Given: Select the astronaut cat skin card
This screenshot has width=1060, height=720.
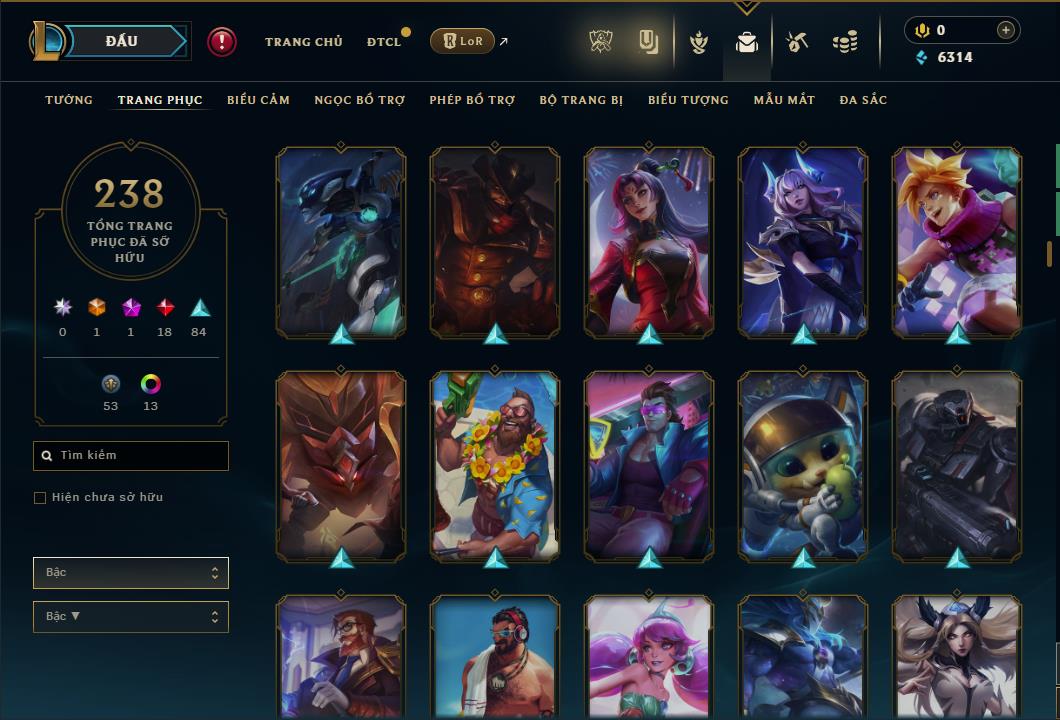Looking at the screenshot, I should (803, 465).
